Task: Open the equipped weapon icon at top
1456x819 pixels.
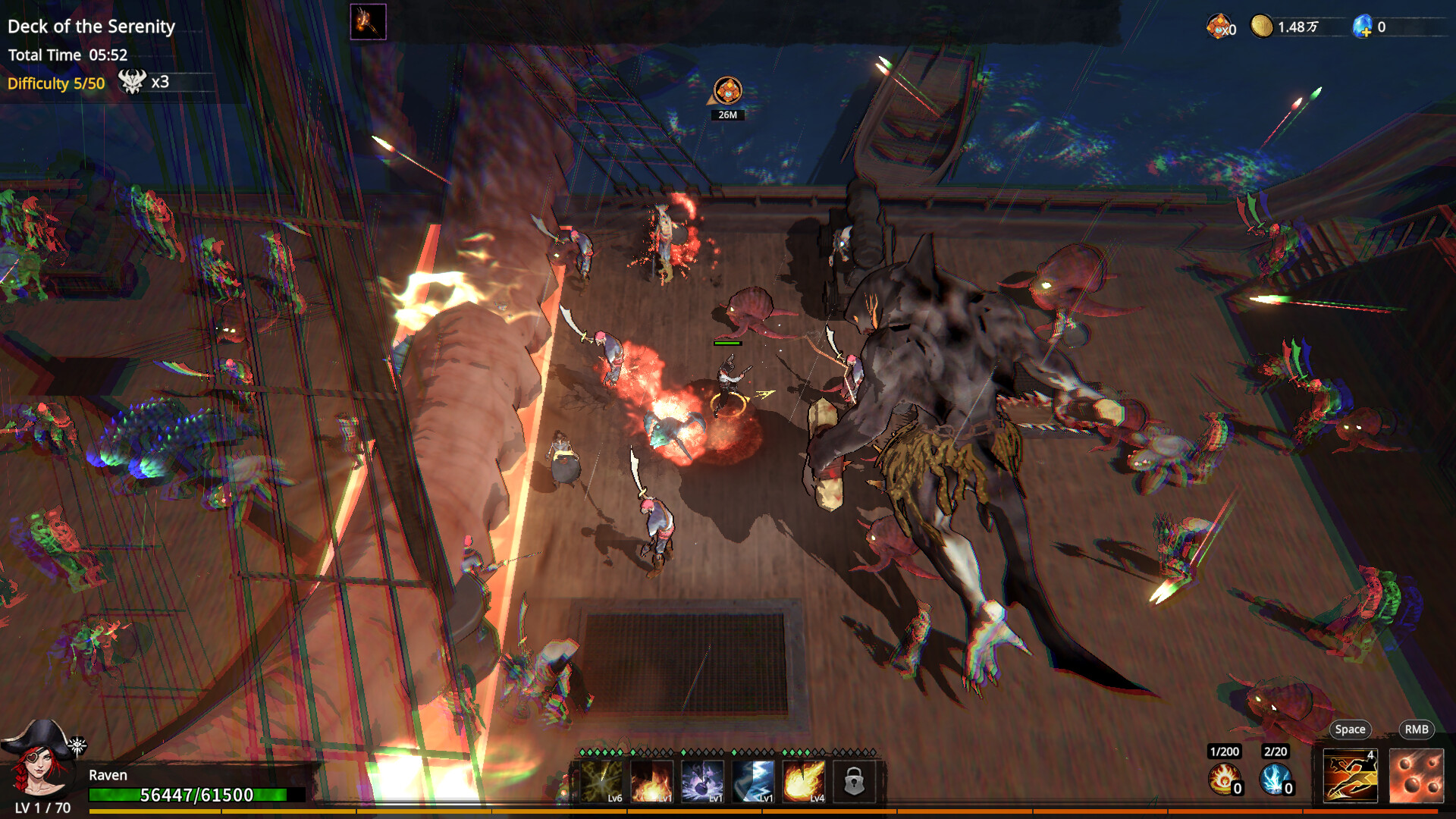Action: tap(368, 20)
